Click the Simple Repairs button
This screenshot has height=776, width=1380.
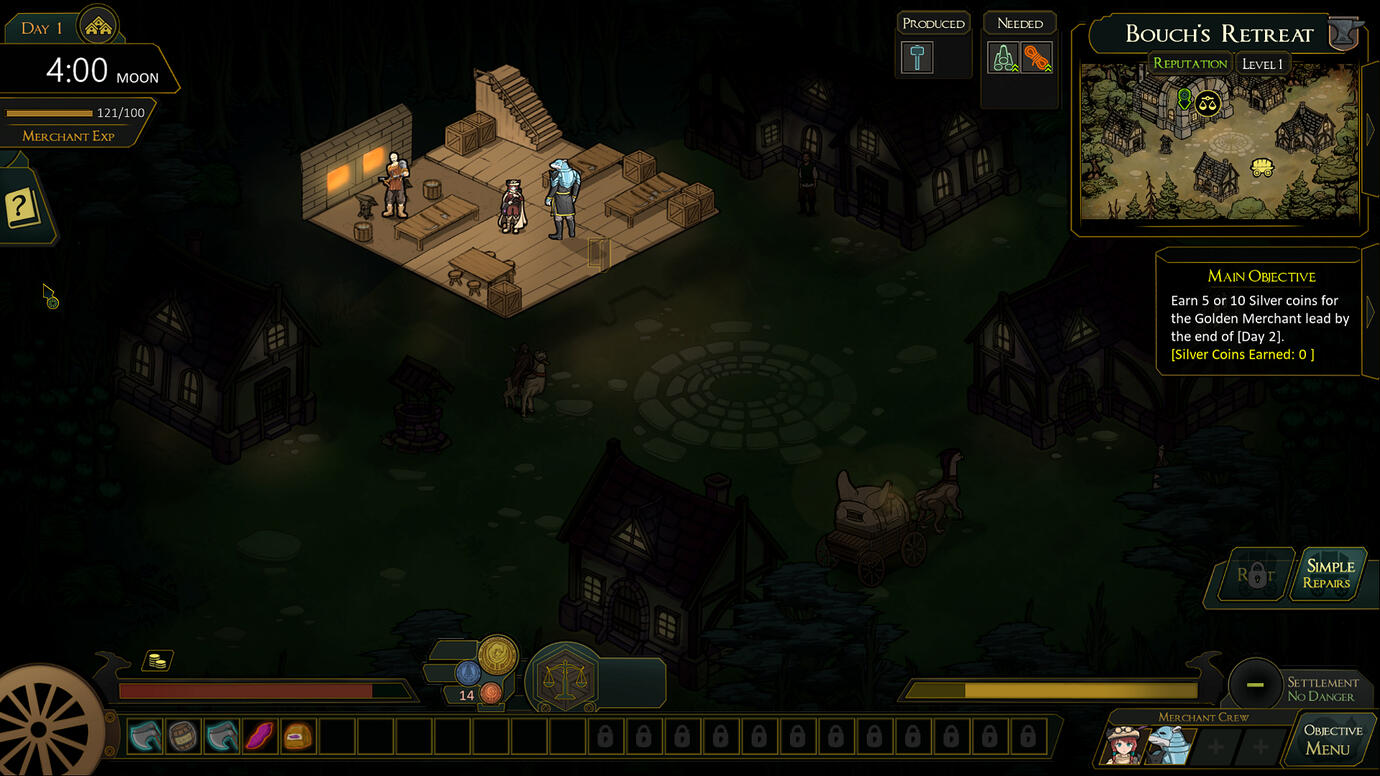point(1327,574)
